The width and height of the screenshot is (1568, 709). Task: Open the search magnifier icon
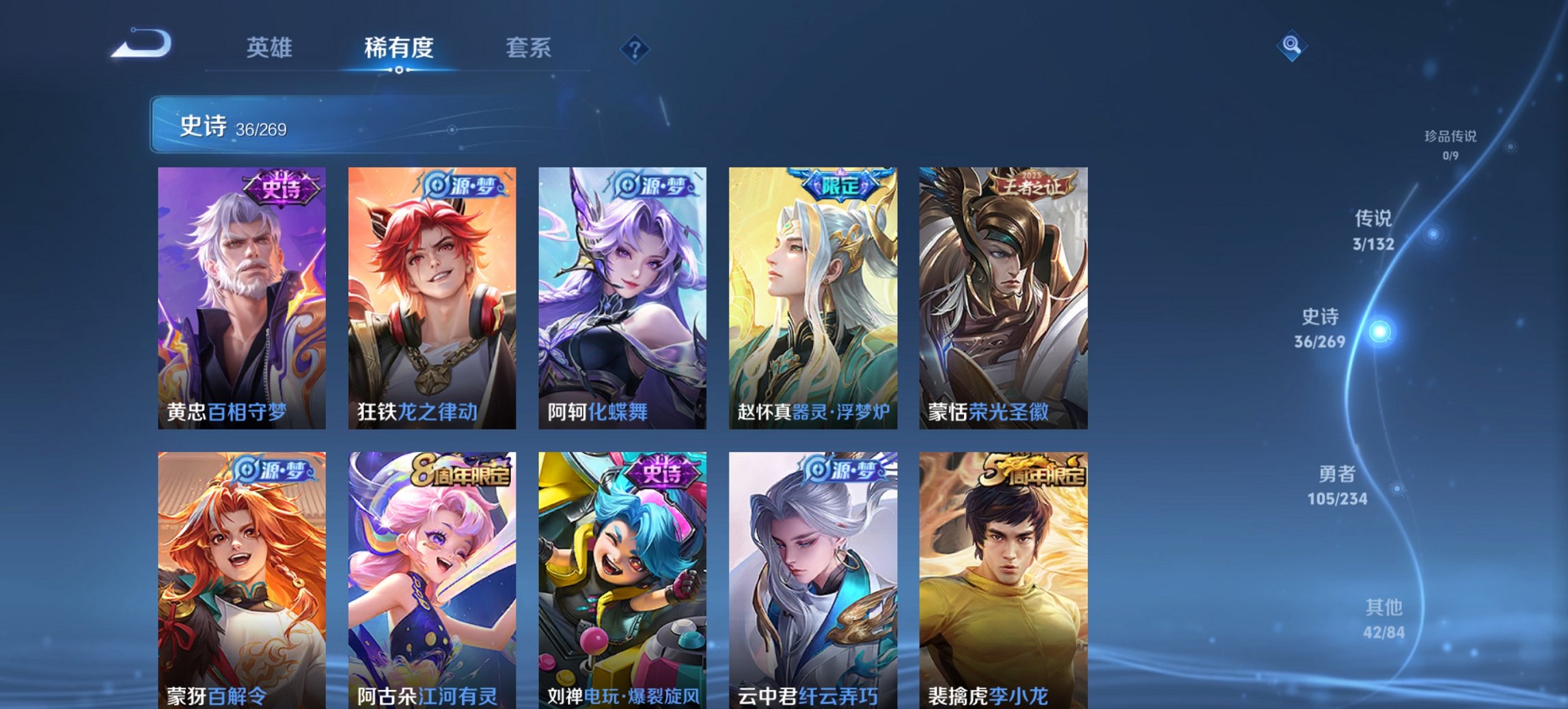click(x=1291, y=47)
